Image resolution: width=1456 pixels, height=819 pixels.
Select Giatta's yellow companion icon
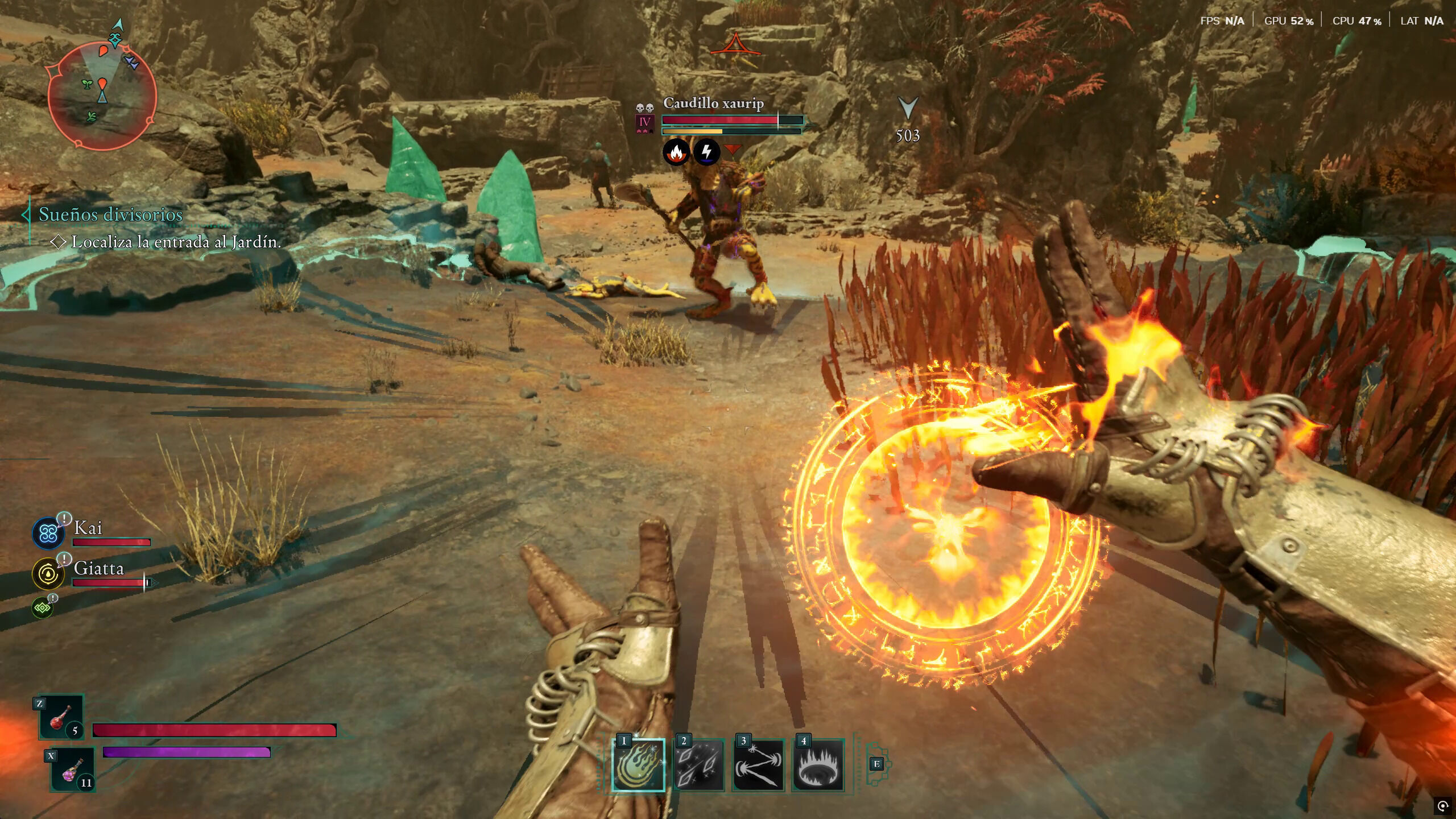pyautogui.click(x=48, y=573)
